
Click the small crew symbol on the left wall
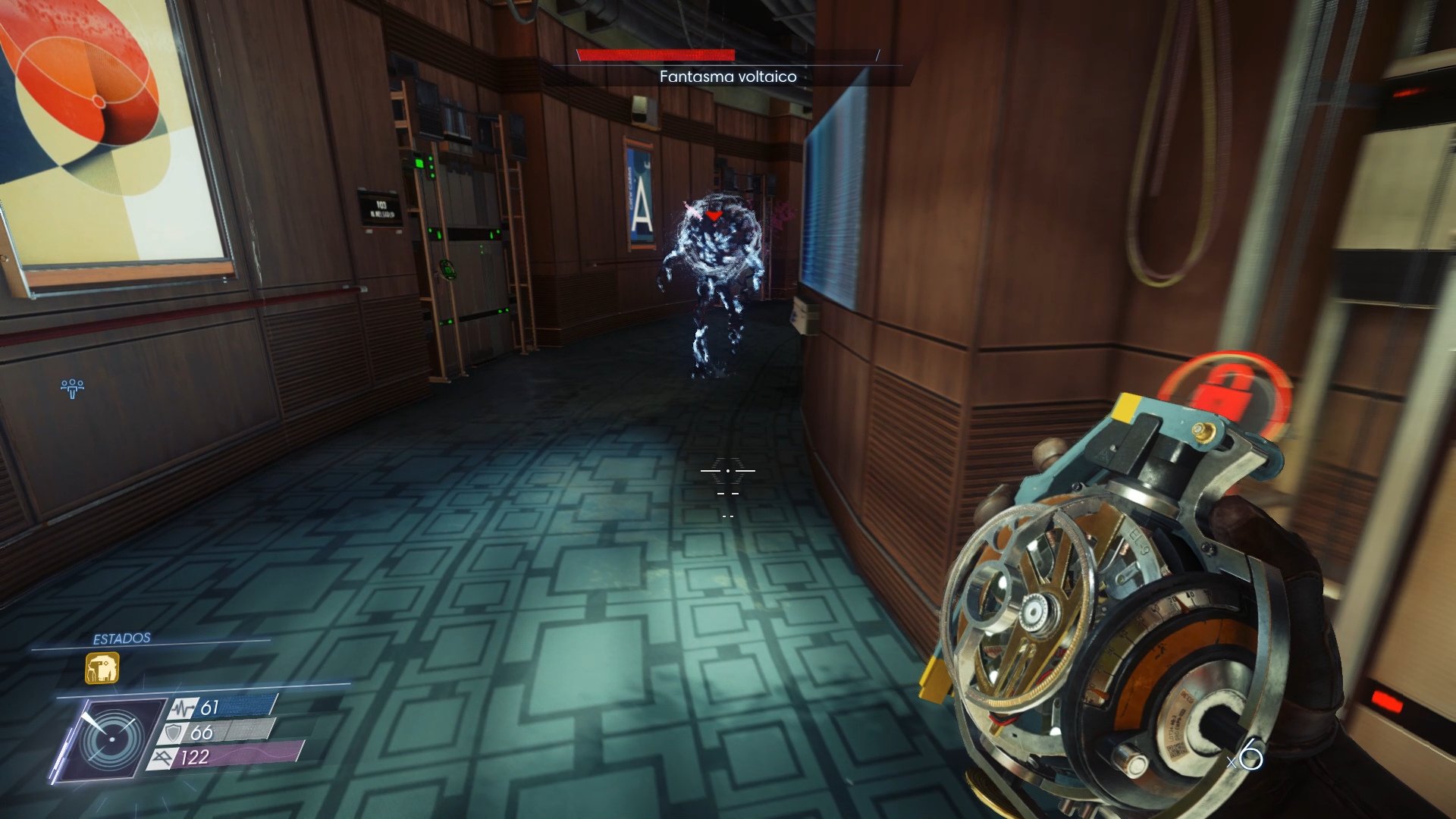click(72, 388)
